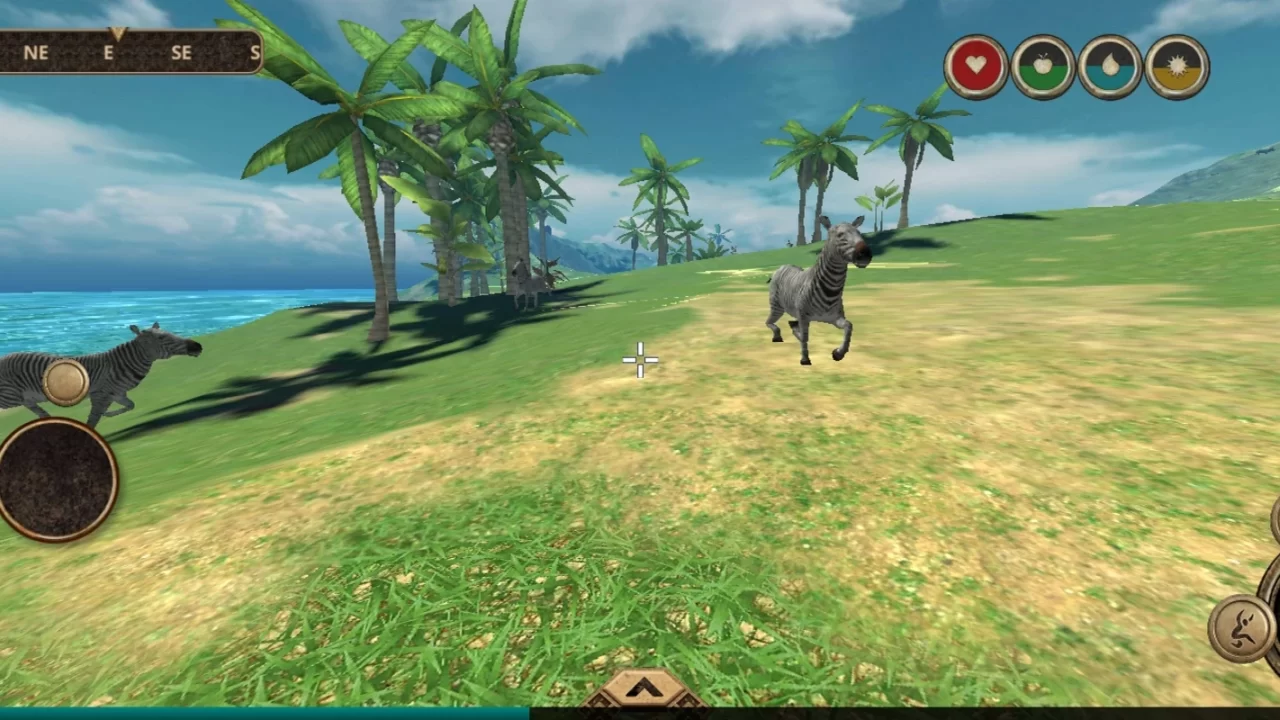Select E on the compass bar
The height and width of the screenshot is (720, 1280).
pos(108,53)
